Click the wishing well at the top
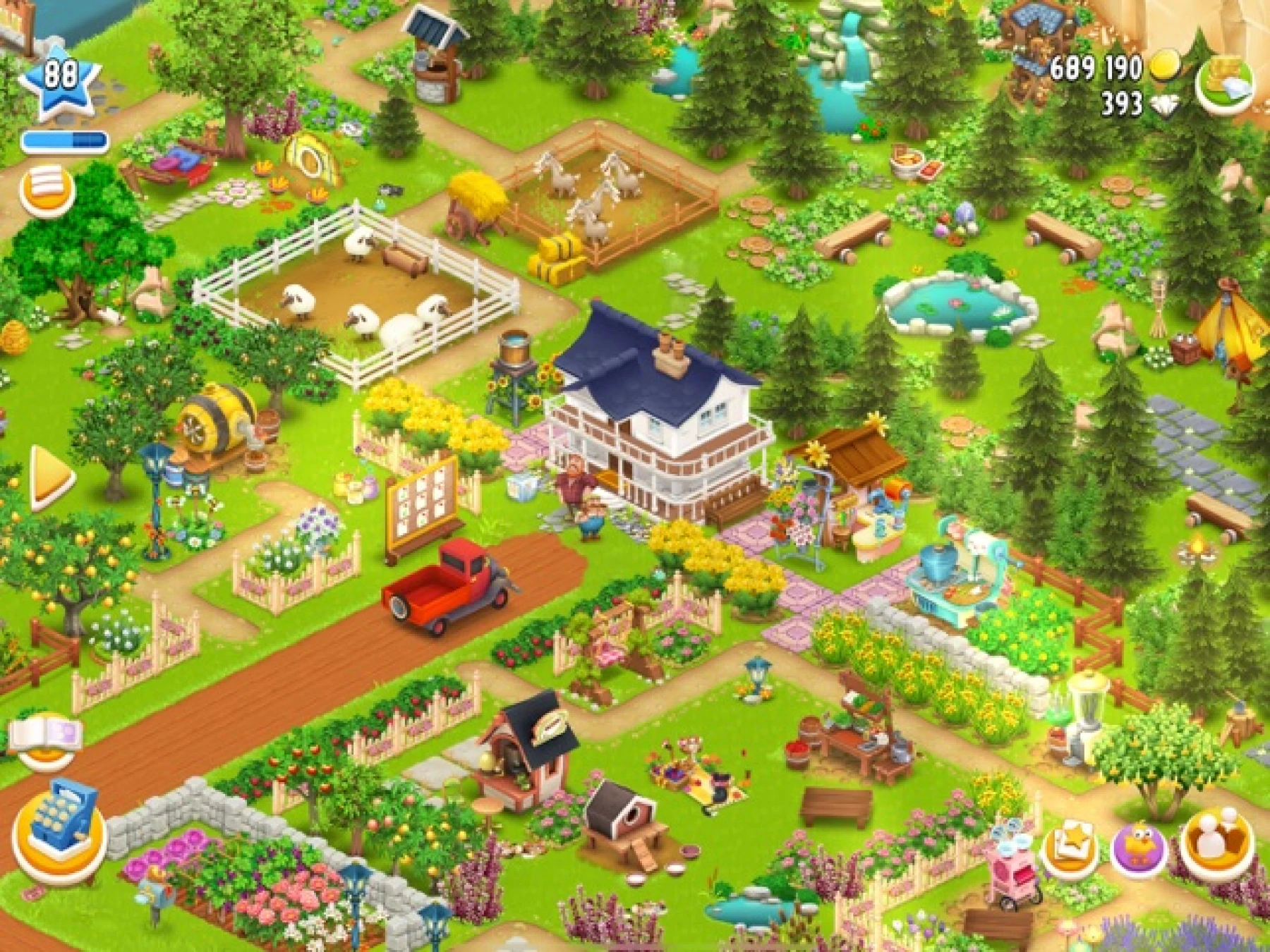Screen dimensions: 1270x952 tap(434, 63)
